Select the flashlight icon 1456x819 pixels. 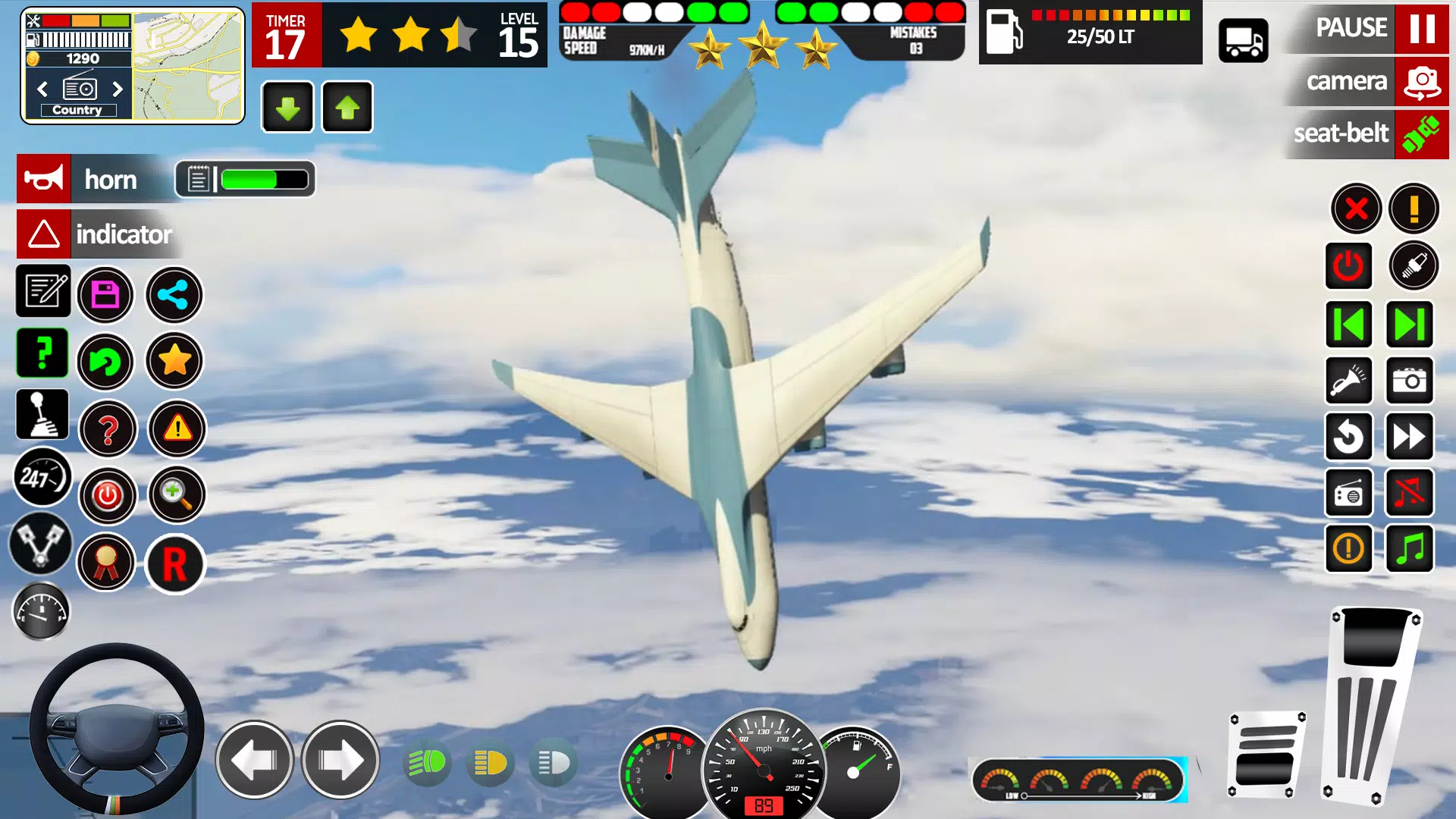(x=1349, y=381)
